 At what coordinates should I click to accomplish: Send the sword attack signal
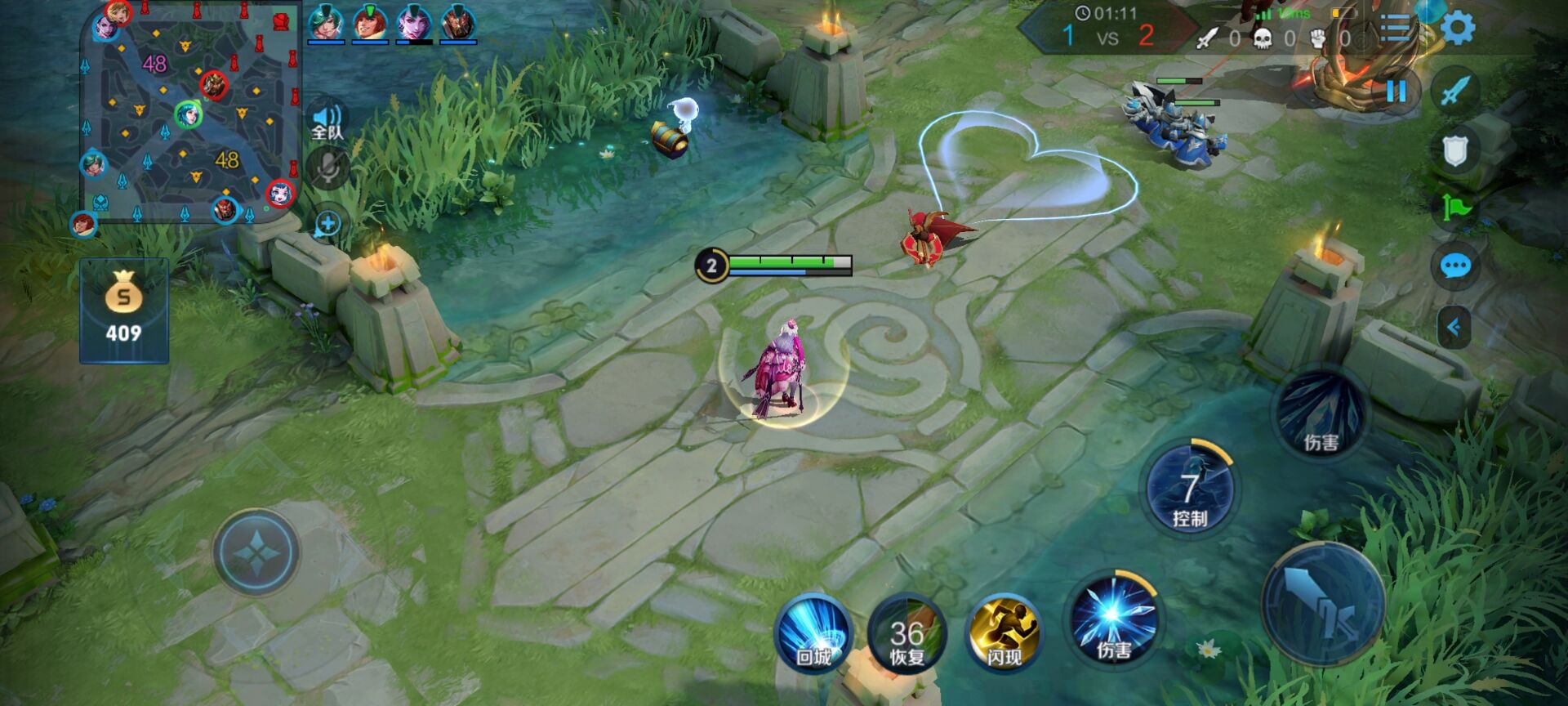click(1455, 91)
